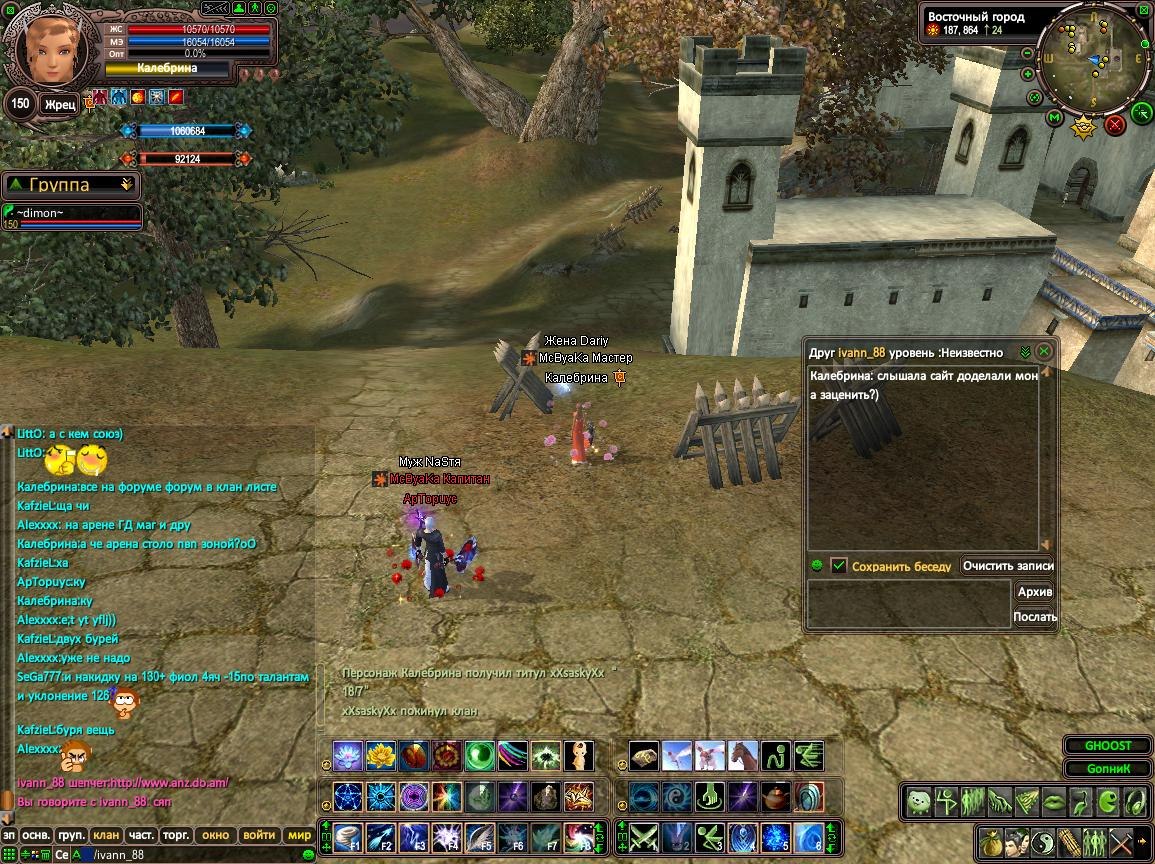
Task: Select the GHOOST name button
Action: (1108, 746)
